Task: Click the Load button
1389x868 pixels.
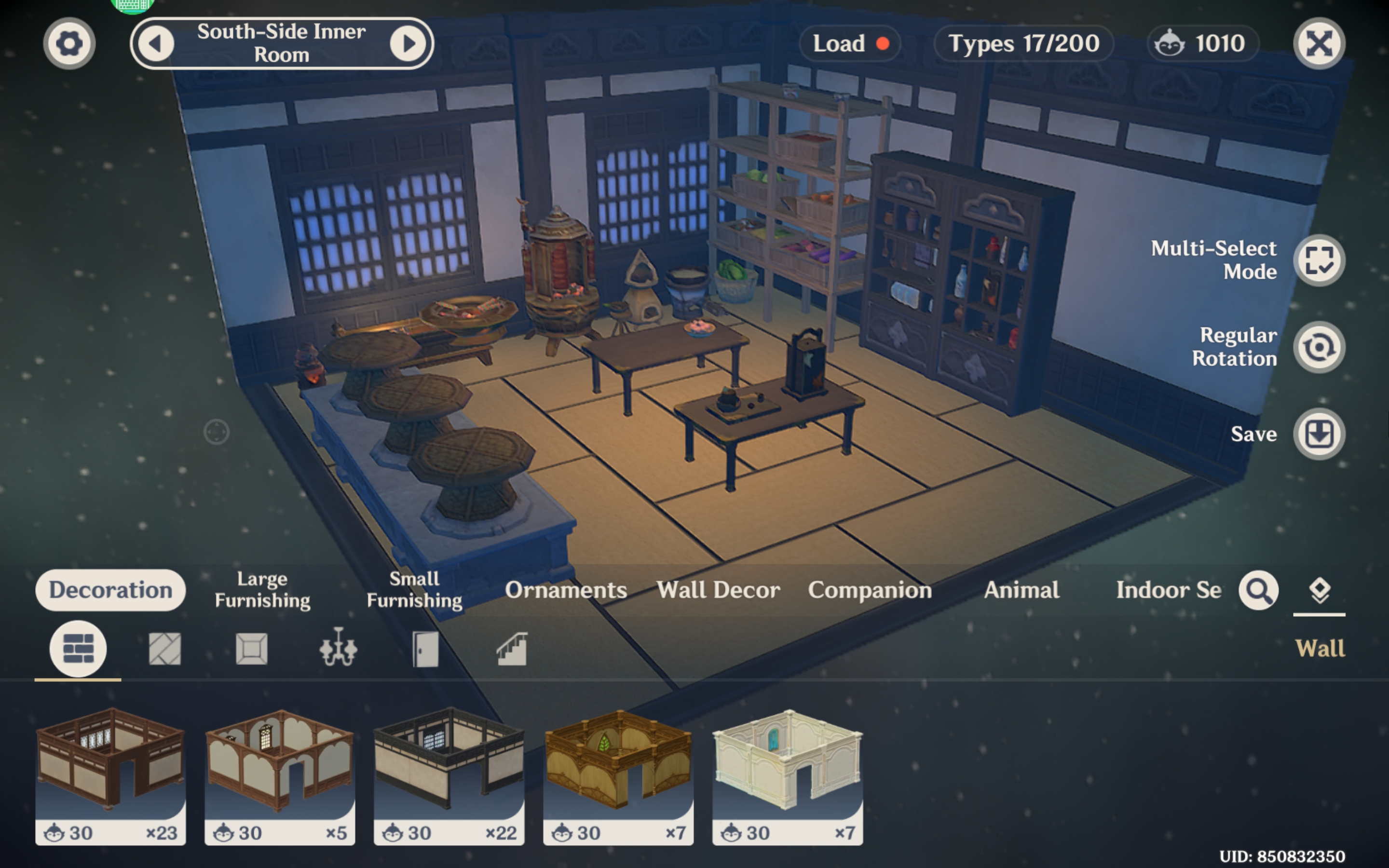Action: 849,43
